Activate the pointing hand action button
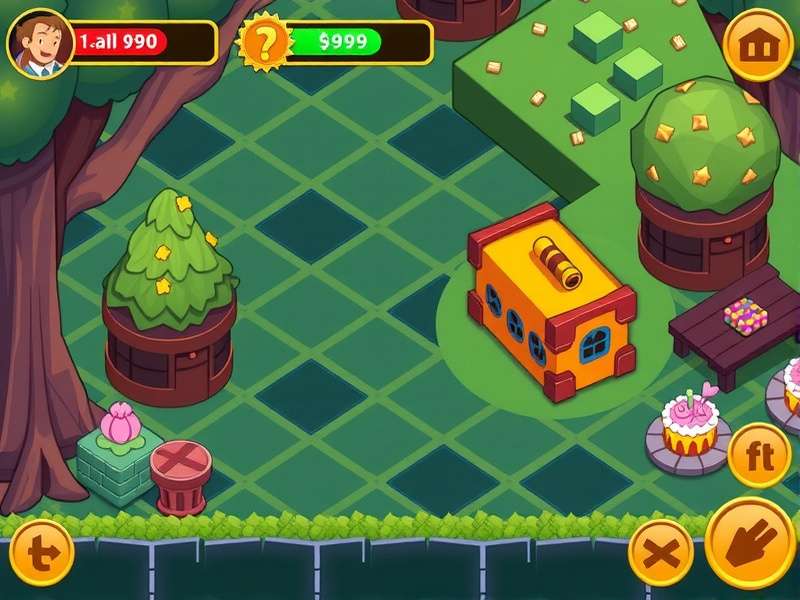 tap(750, 543)
